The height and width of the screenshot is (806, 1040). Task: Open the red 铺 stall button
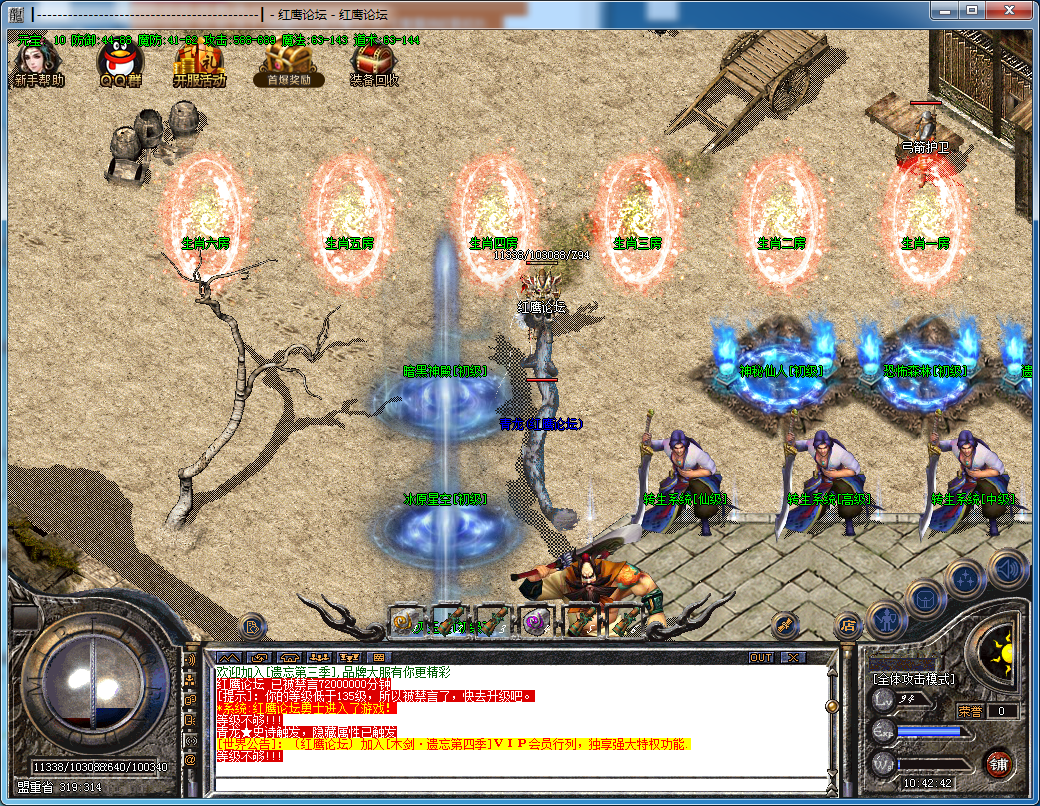click(997, 763)
